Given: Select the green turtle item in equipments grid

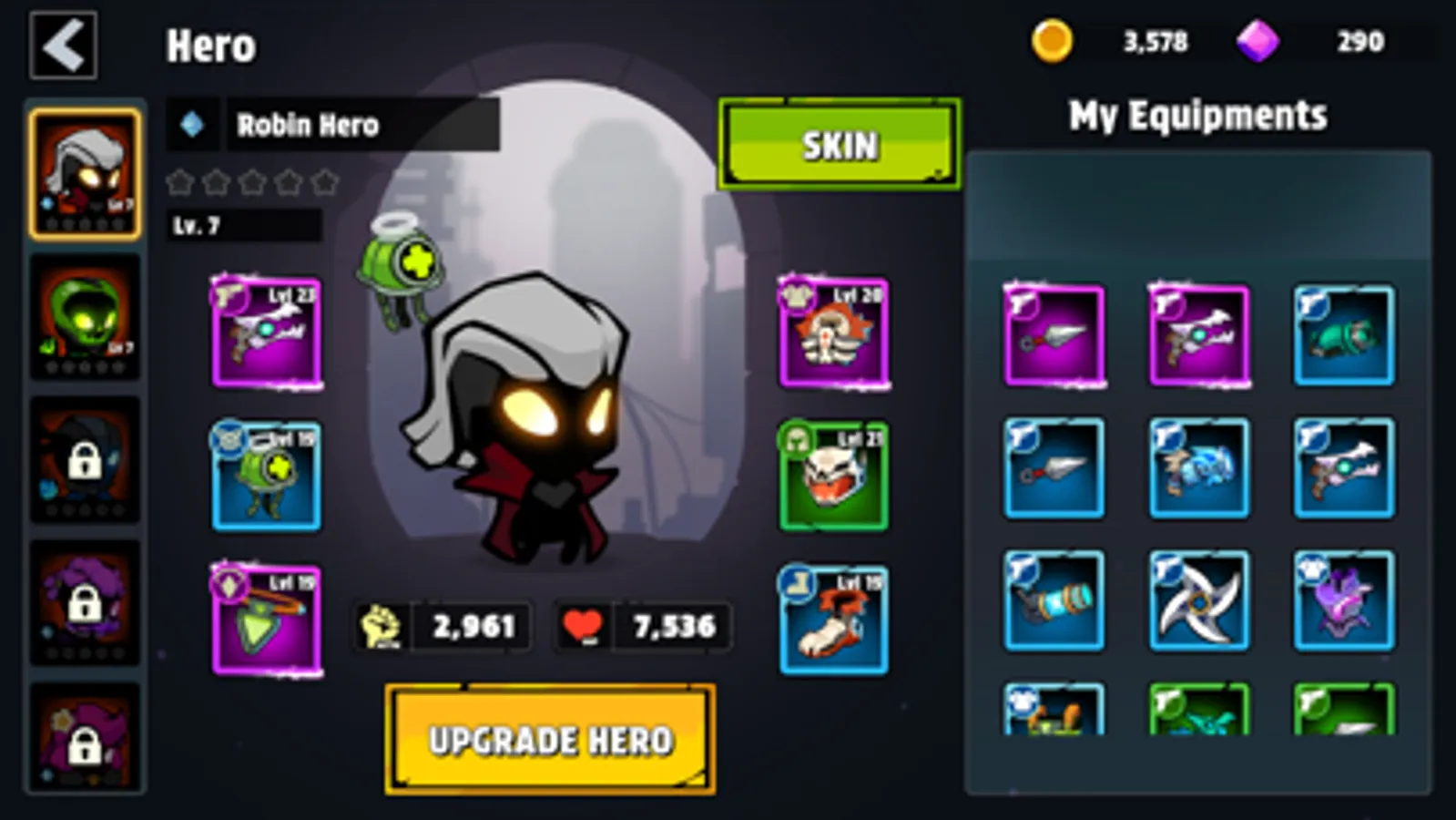Looking at the screenshot, I should pos(1343,335).
